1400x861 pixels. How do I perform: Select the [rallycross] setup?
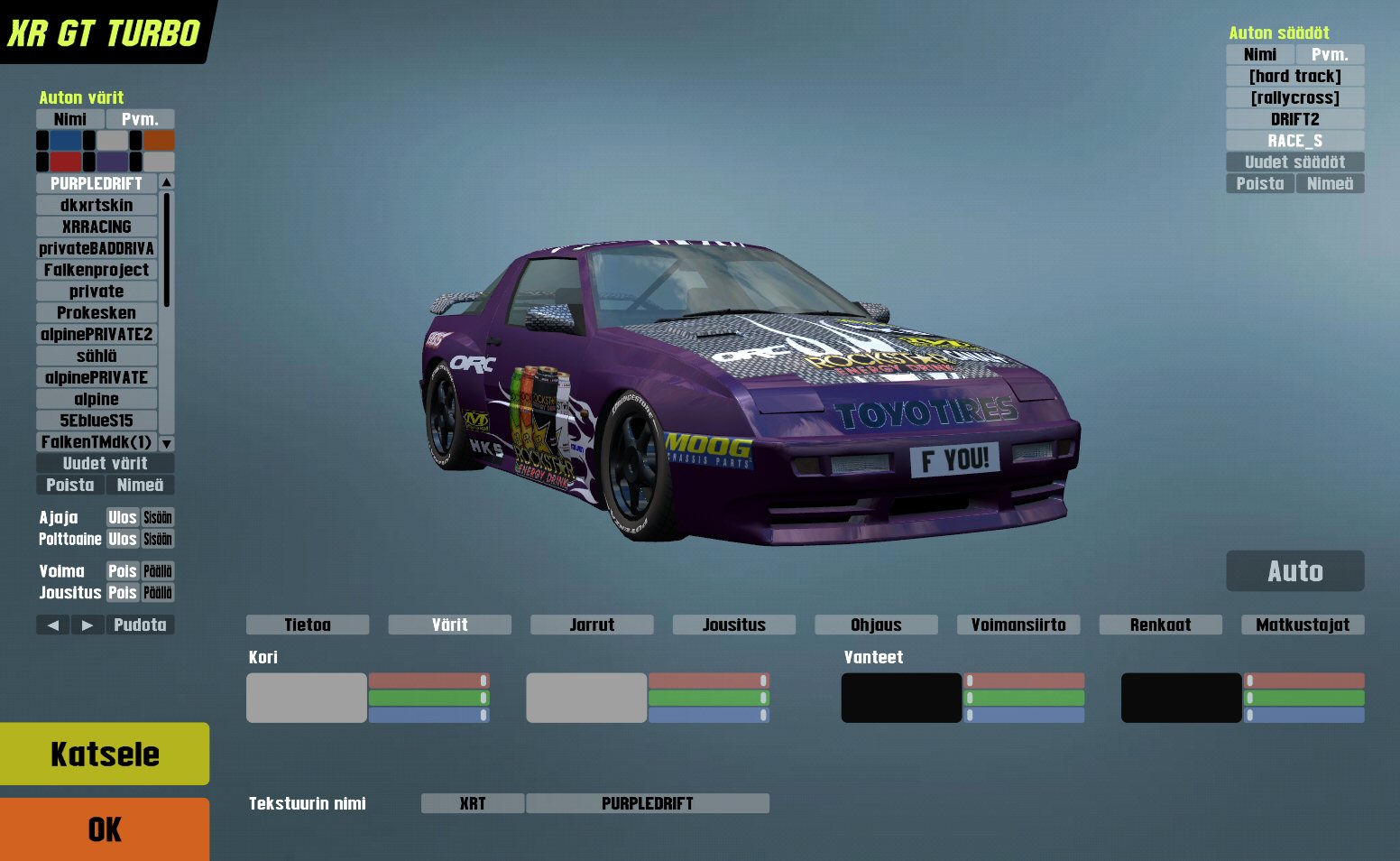pyautogui.click(x=1294, y=97)
